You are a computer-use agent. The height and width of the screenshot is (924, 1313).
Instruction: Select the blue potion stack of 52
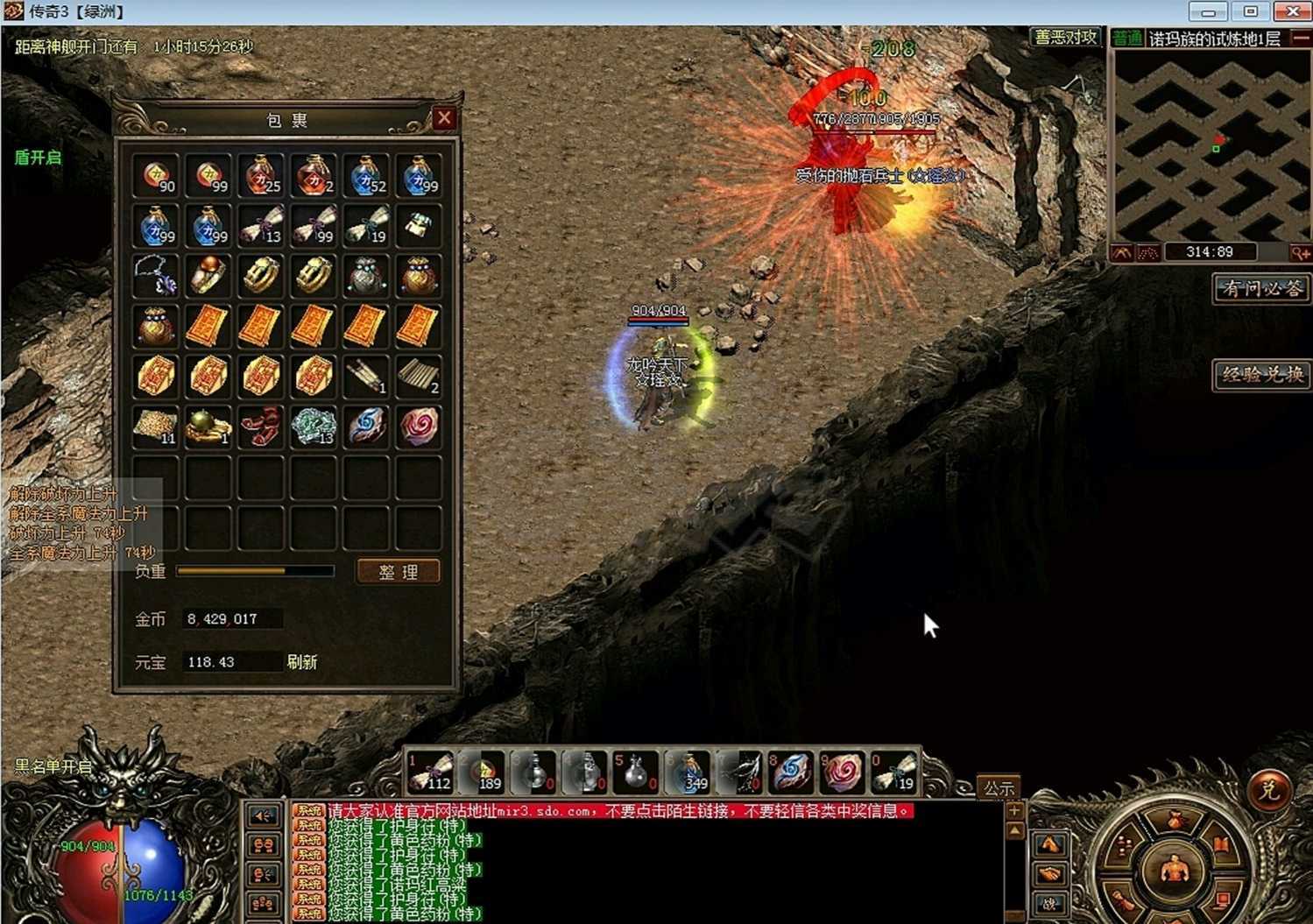pos(366,175)
